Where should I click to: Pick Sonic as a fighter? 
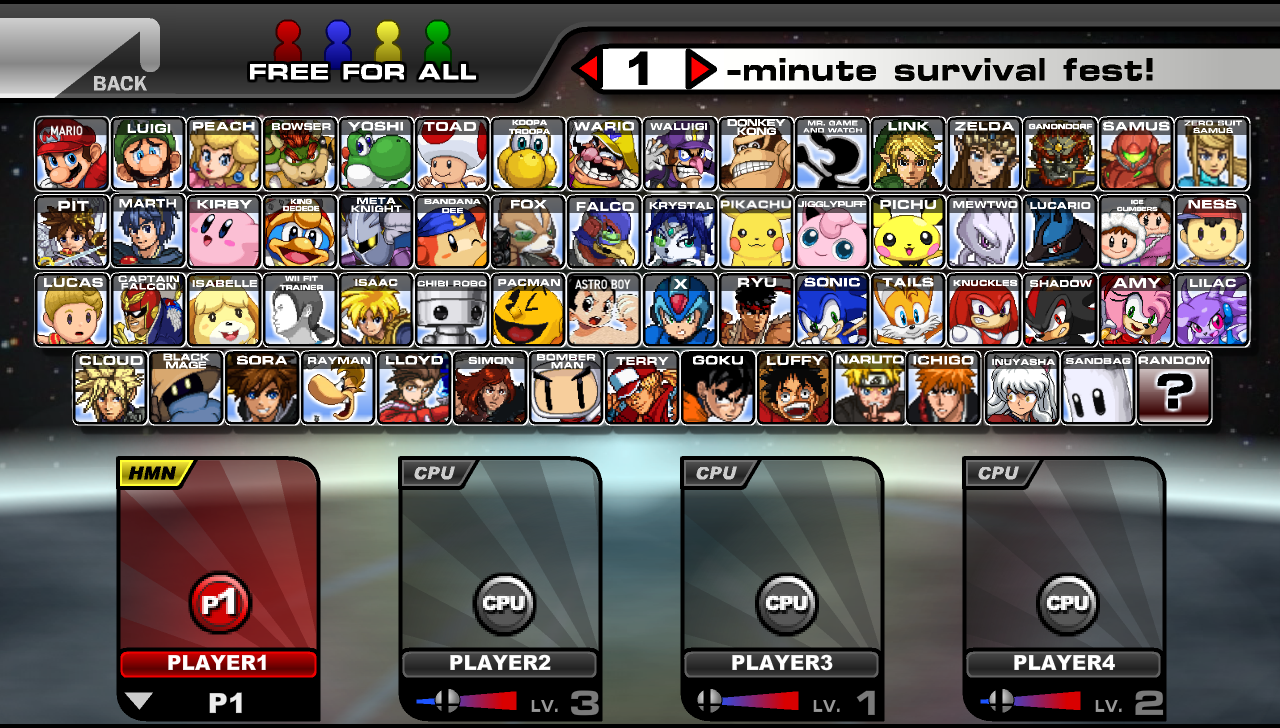pyautogui.click(x=832, y=307)
